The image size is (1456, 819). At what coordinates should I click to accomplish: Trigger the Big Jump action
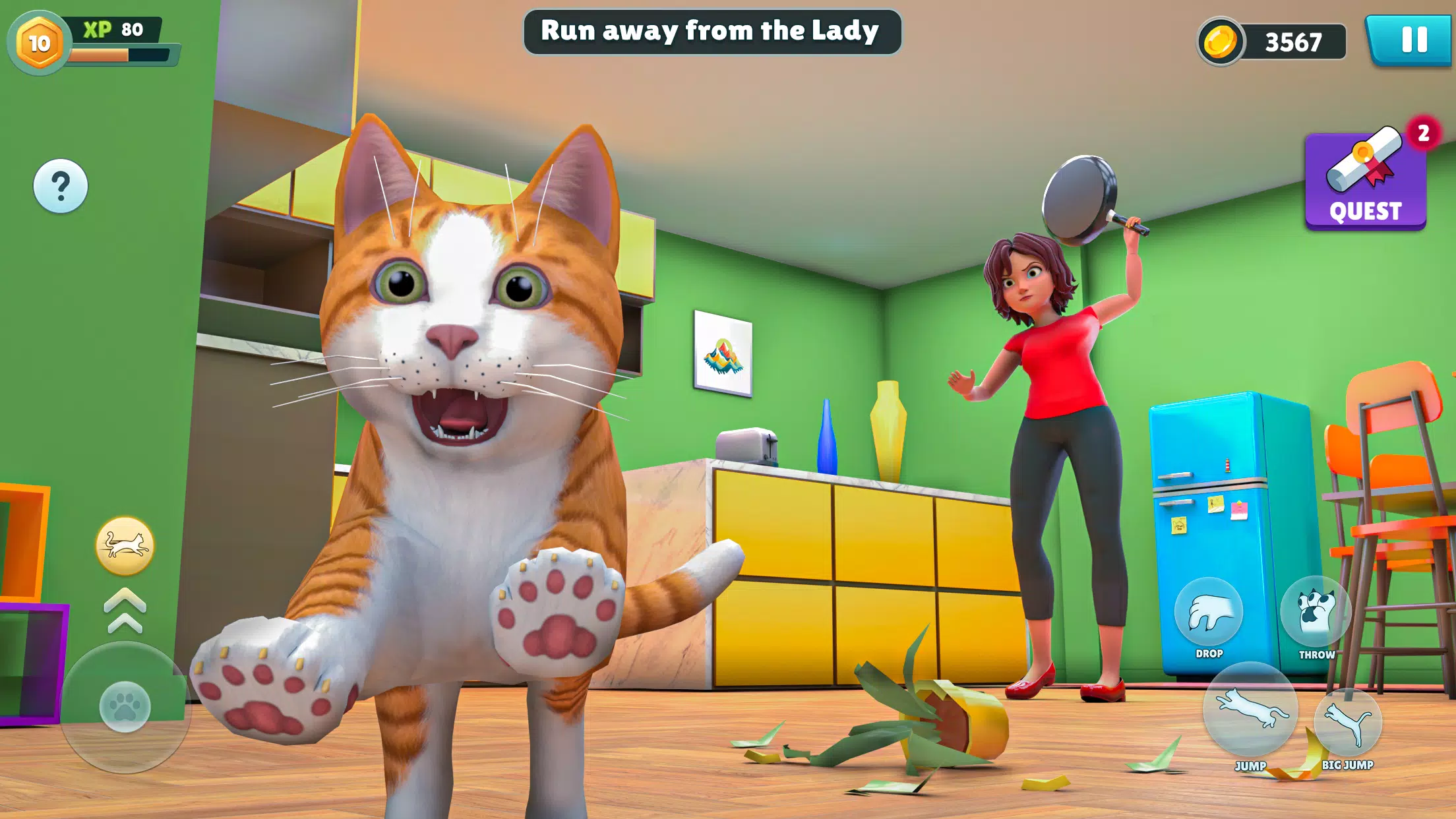(x=1347, y=723)
